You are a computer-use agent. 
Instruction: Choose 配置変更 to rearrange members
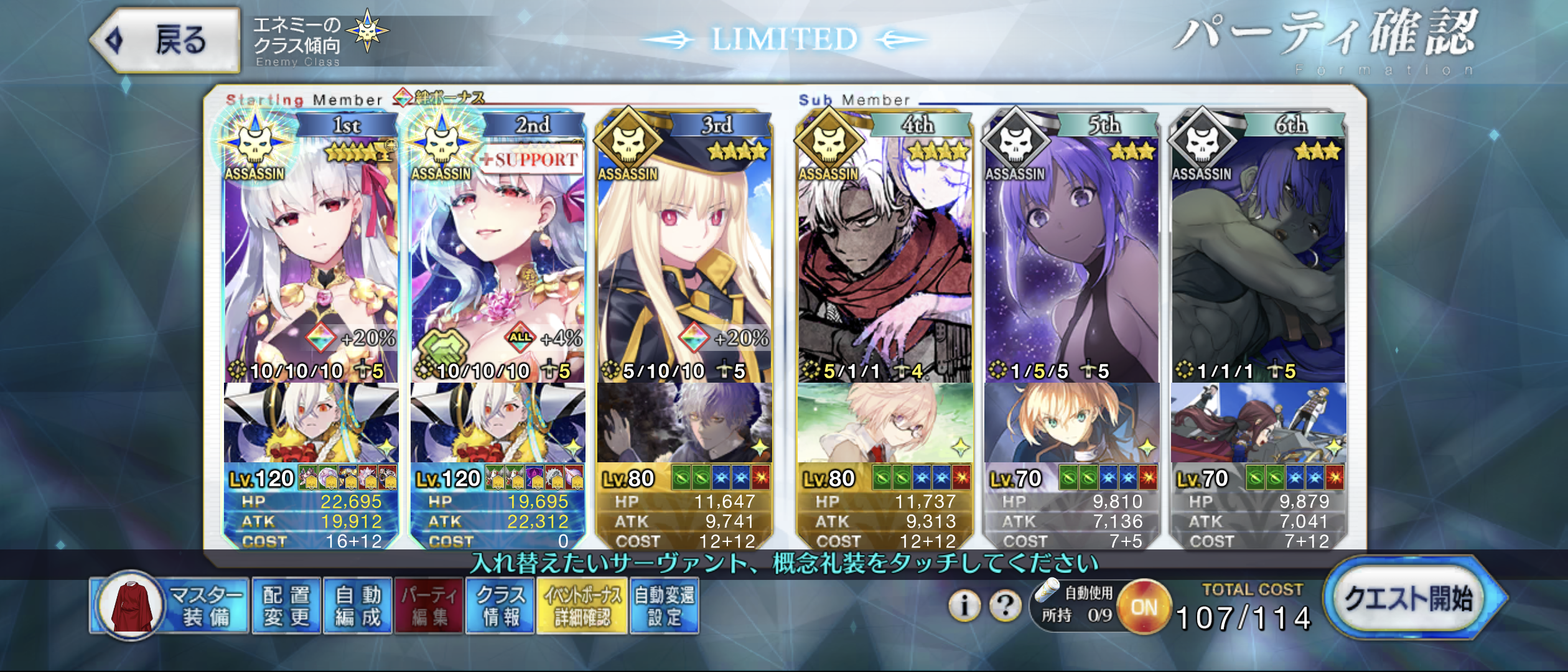[286, 606]
